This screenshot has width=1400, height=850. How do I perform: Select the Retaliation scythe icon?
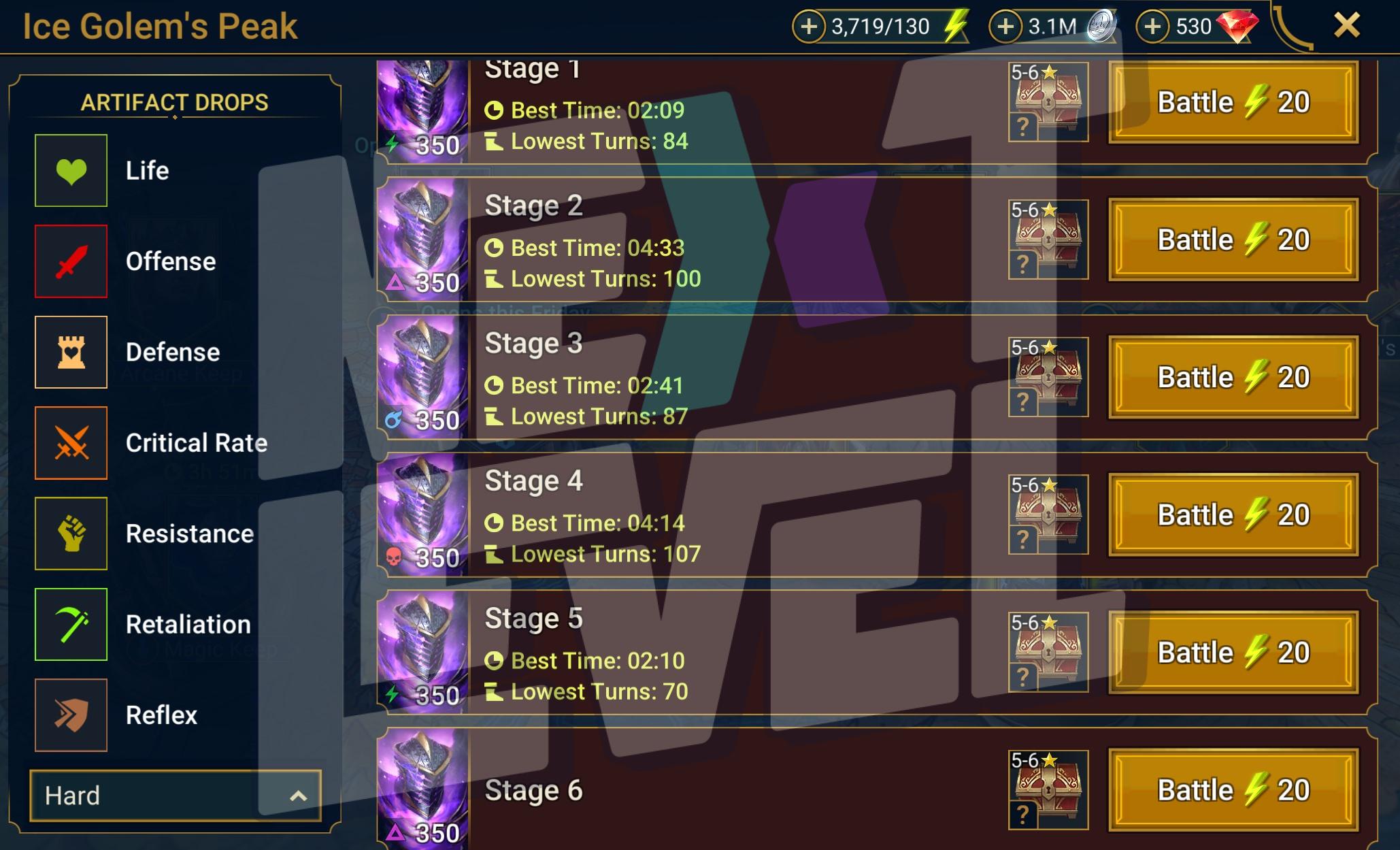pyautogui.click(x=71, y=625)
